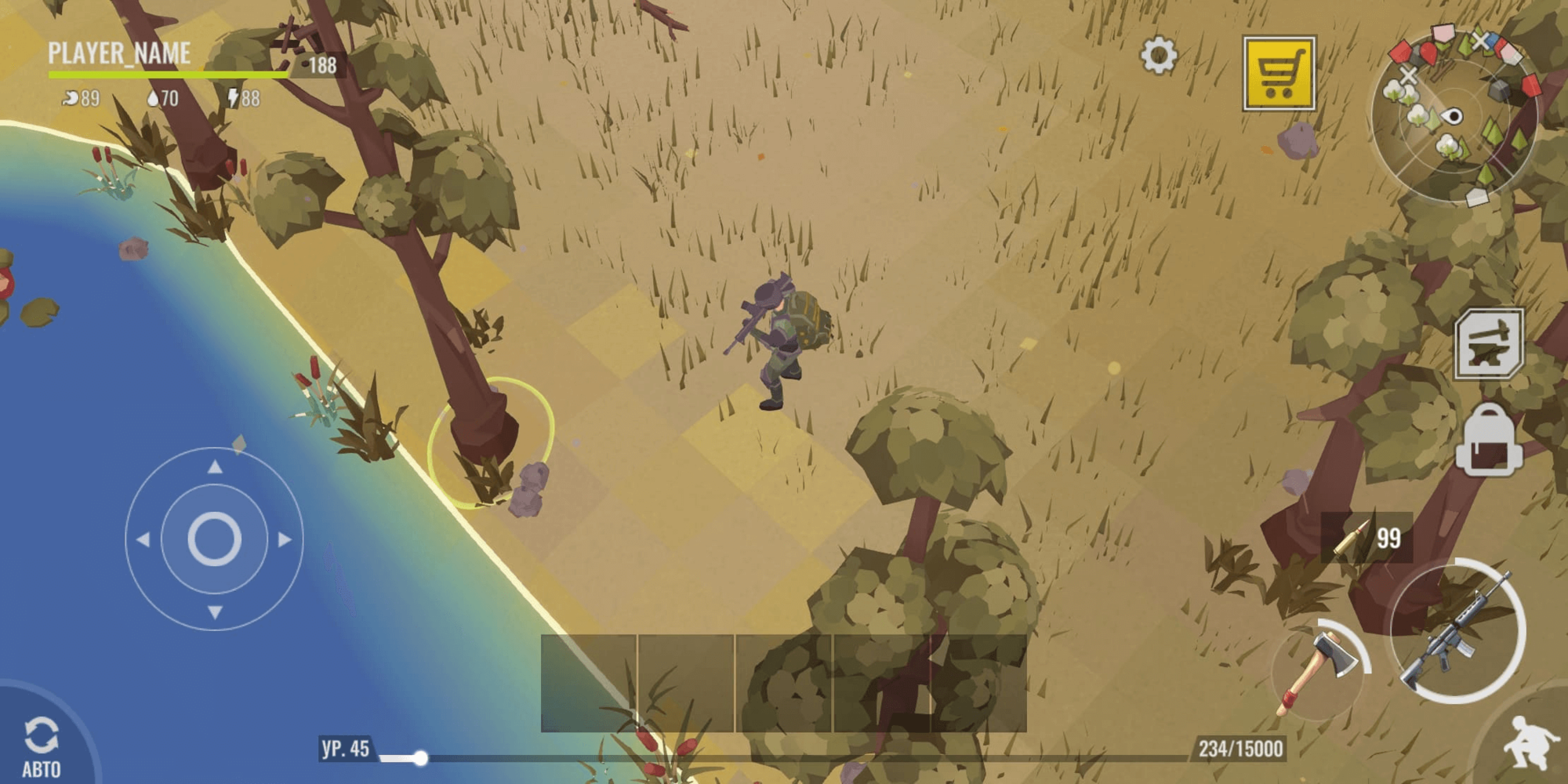The height and width of the screenshot is (784, 1568).
Task: Tap the sprint character action icon
Action: coord(1530,746)
